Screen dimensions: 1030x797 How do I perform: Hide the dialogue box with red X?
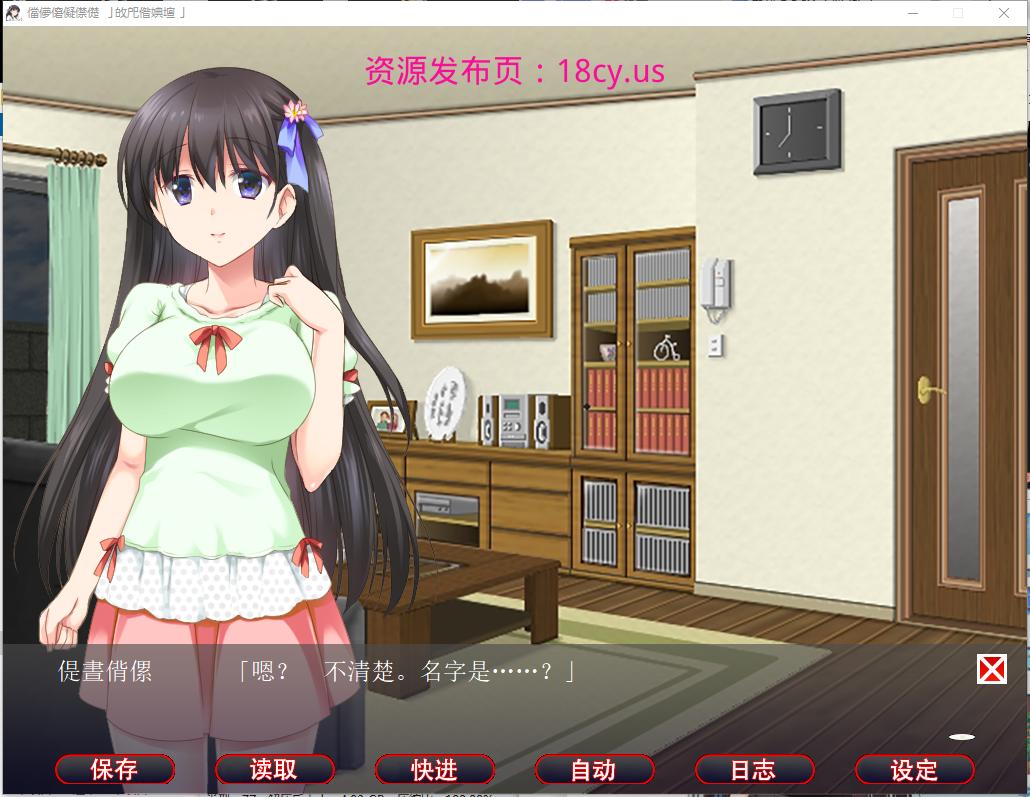point(991,669)
